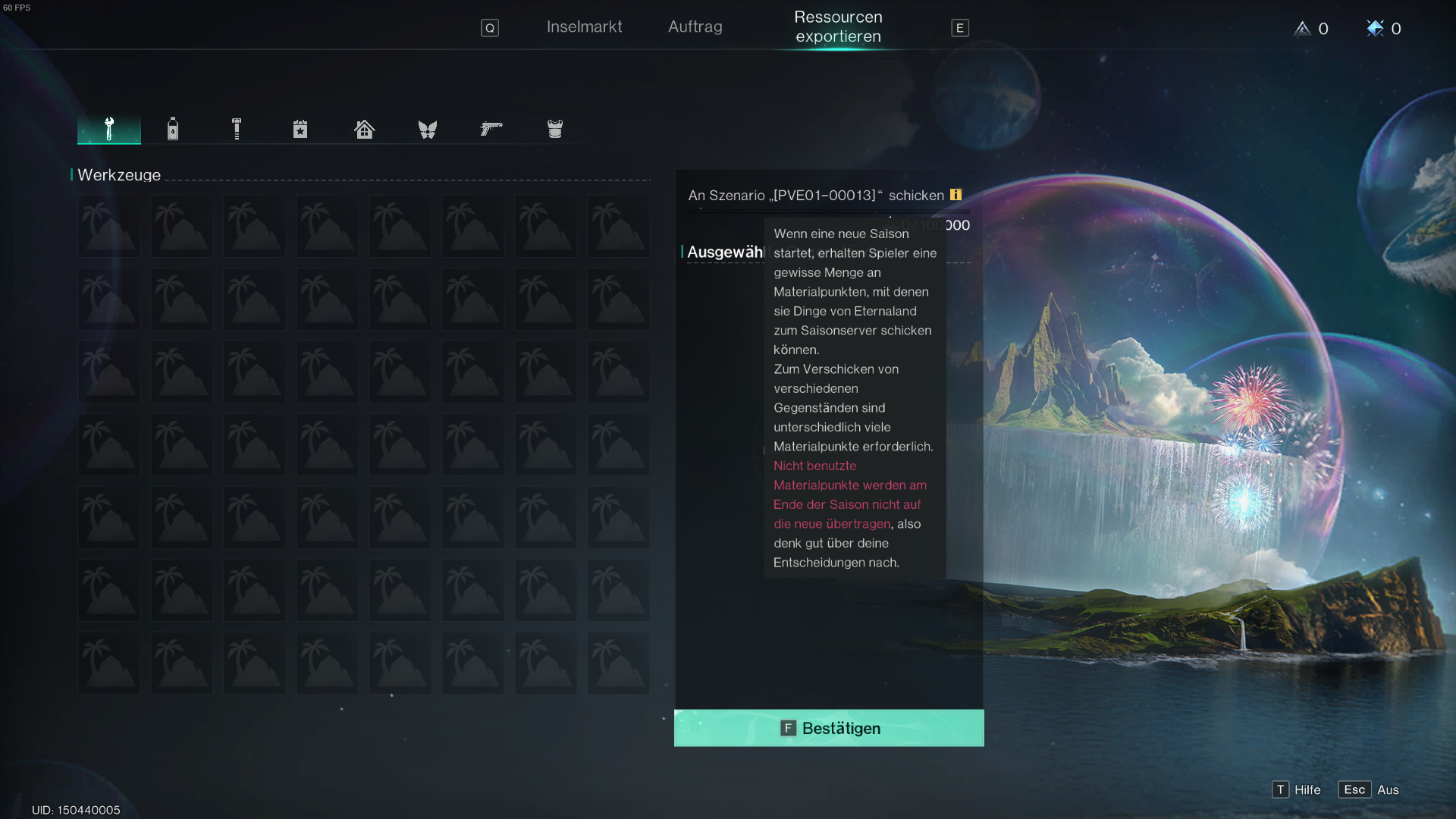Show the house building category
This screenshot has height=819, width=1456.
tap(364, 129)
